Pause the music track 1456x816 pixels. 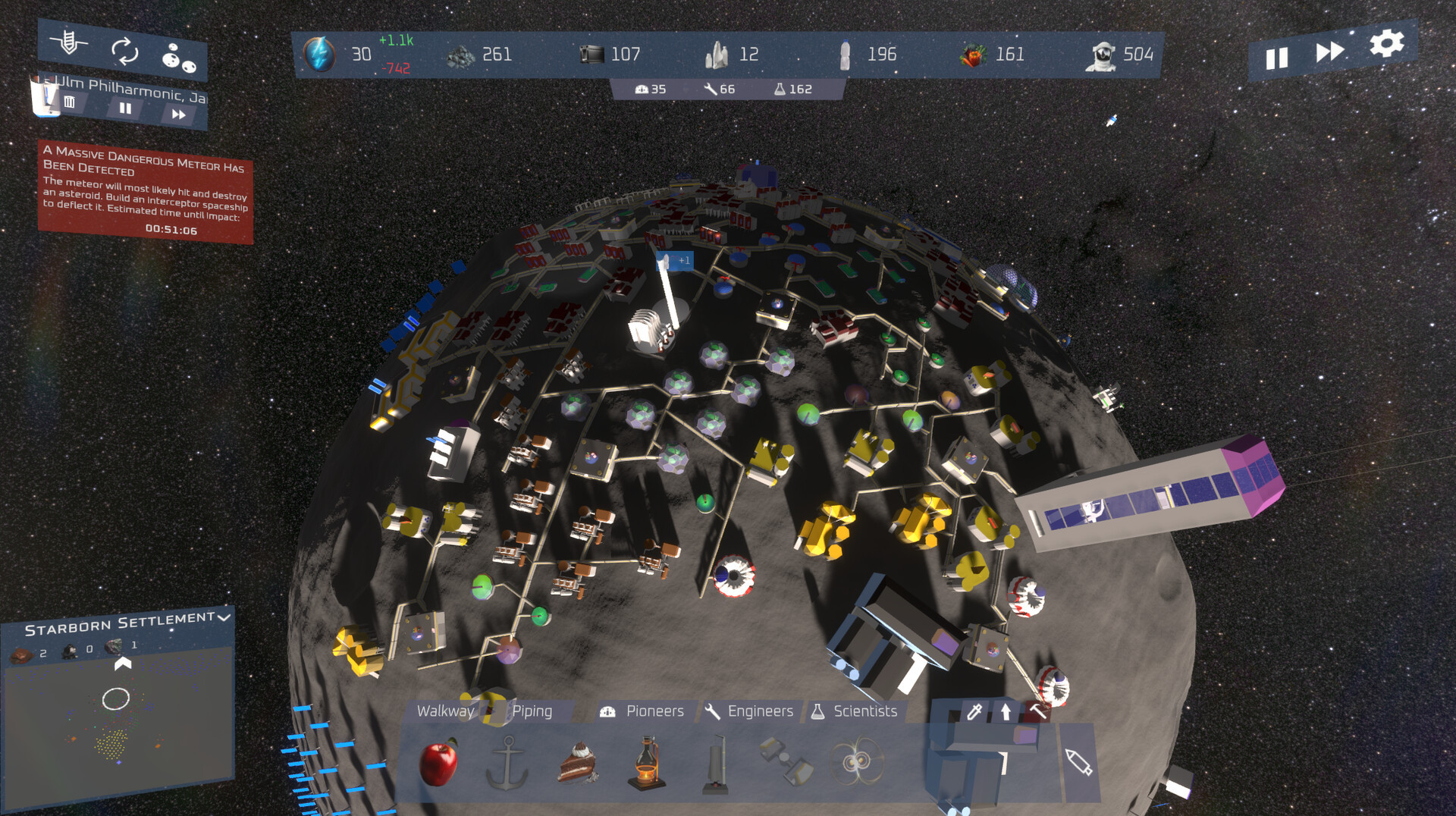point(125,108)
